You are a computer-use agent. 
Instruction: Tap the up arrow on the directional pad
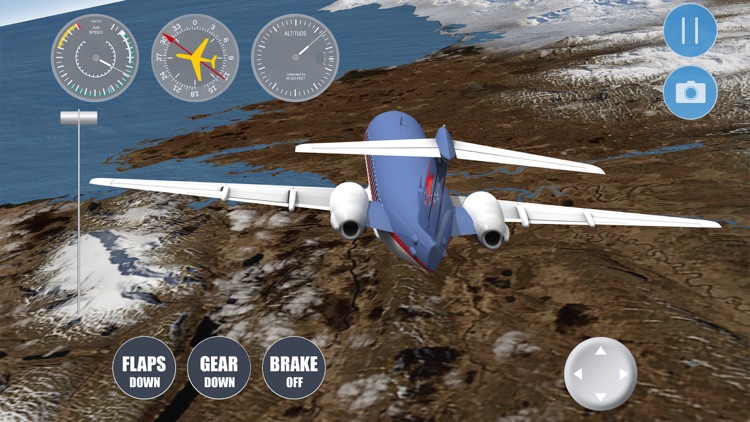[x=600, y=351]
